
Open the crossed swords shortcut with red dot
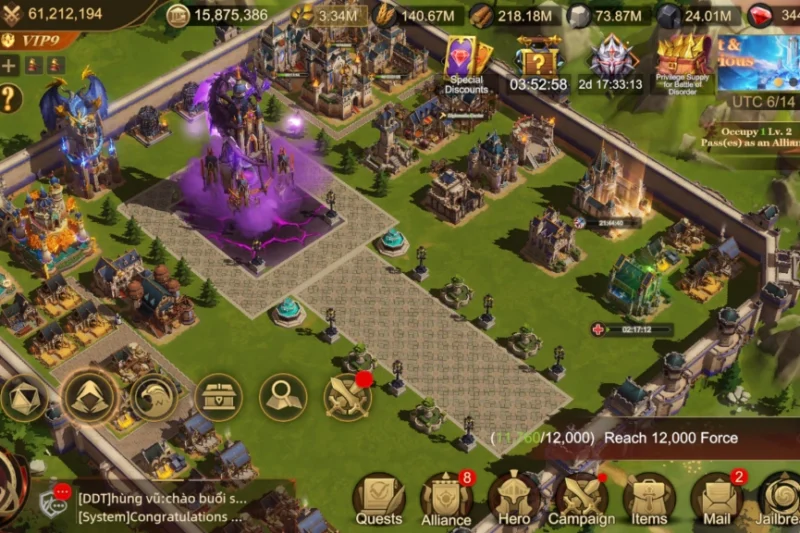pyautogui.click(x=347, y=397)
